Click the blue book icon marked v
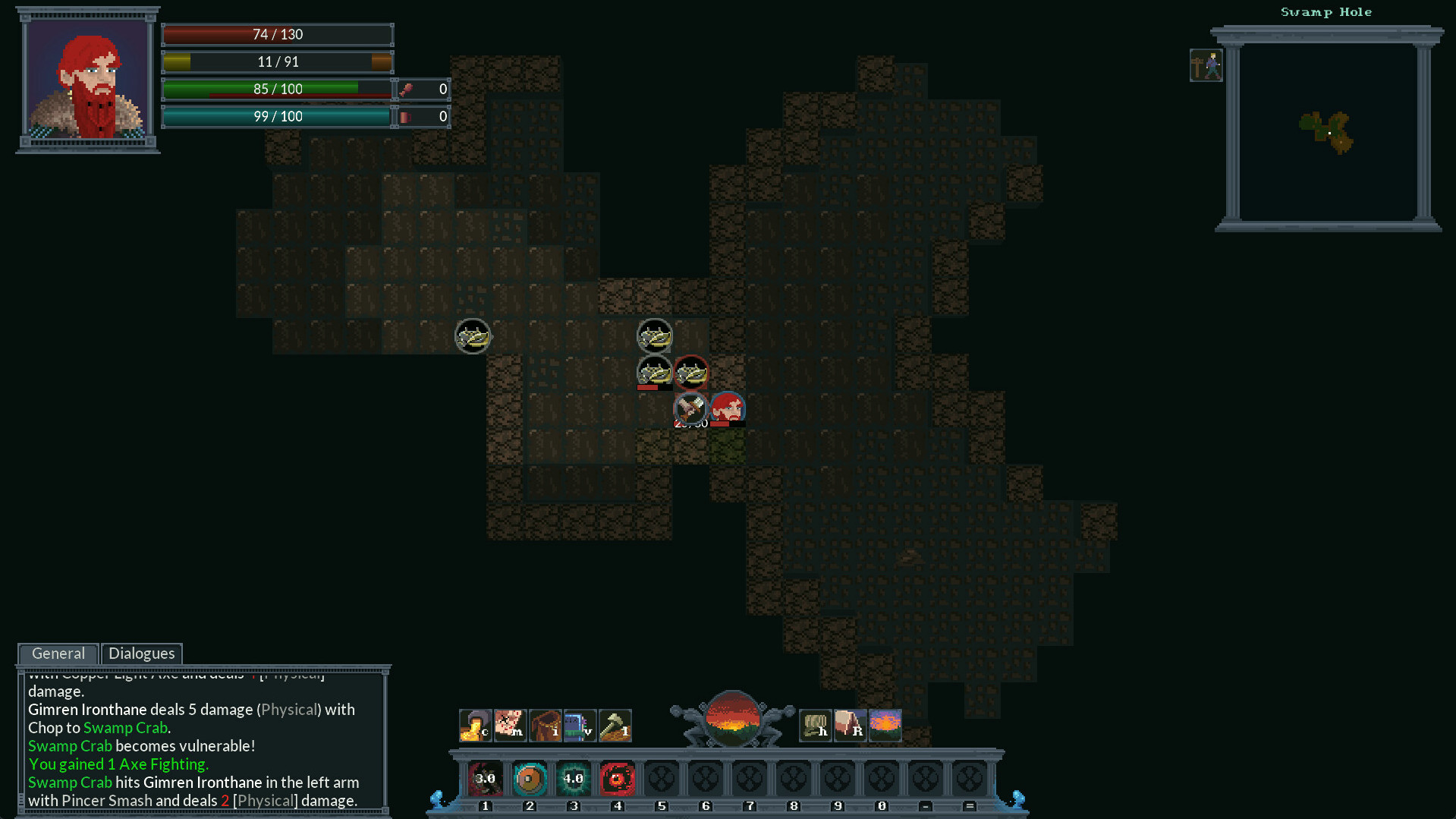The image size is (1456, 819). [580, 726]
